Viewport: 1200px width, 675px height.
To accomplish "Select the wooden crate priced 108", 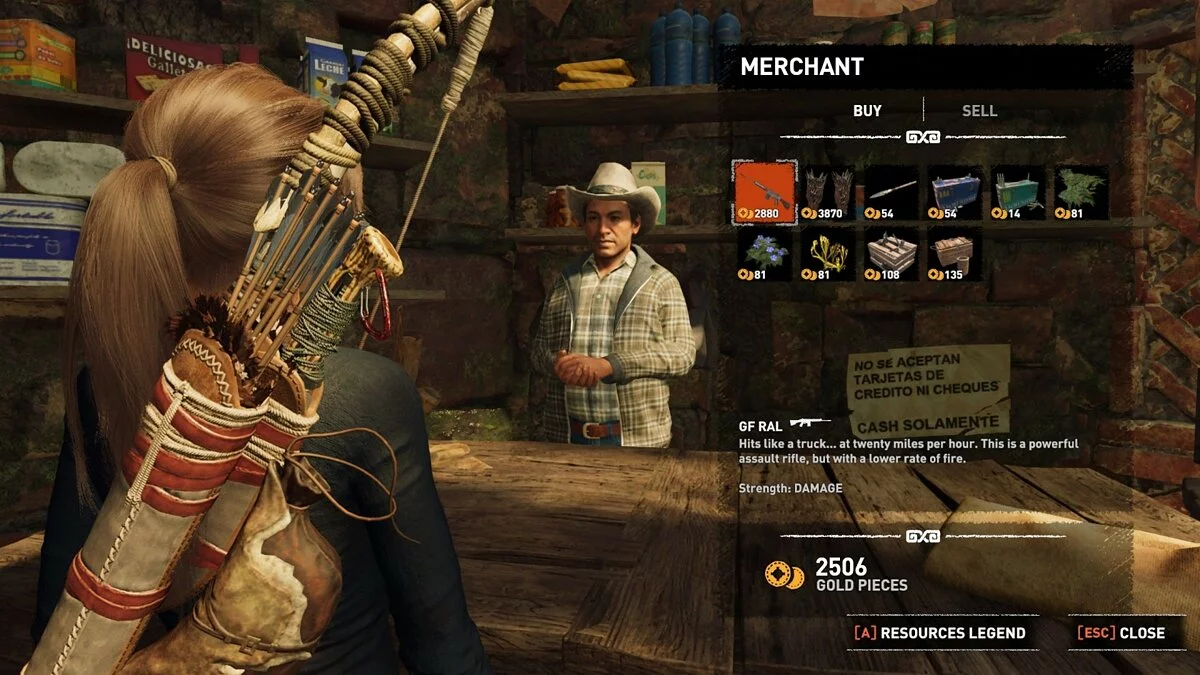I will (x=891, y=254).
